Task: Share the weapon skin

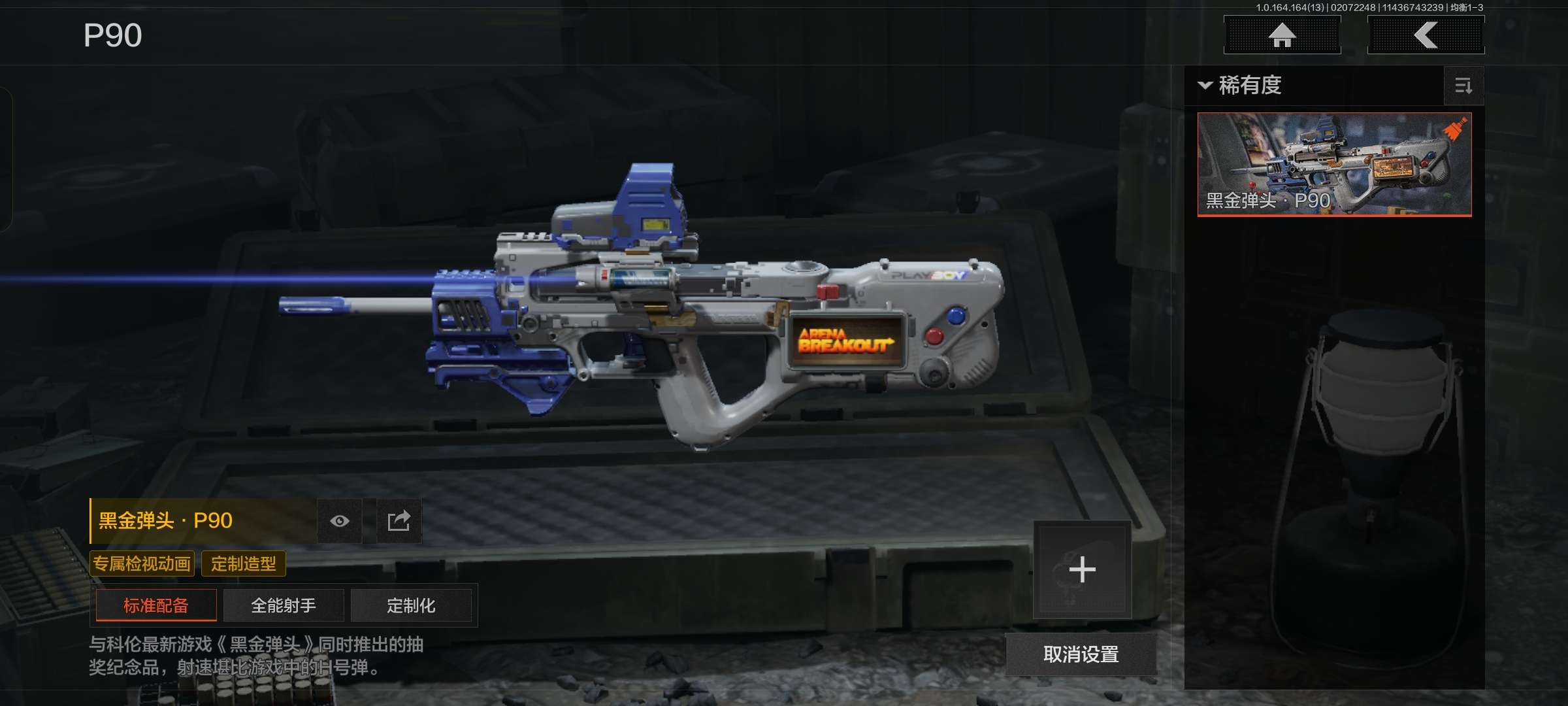Action: (399, 521)
